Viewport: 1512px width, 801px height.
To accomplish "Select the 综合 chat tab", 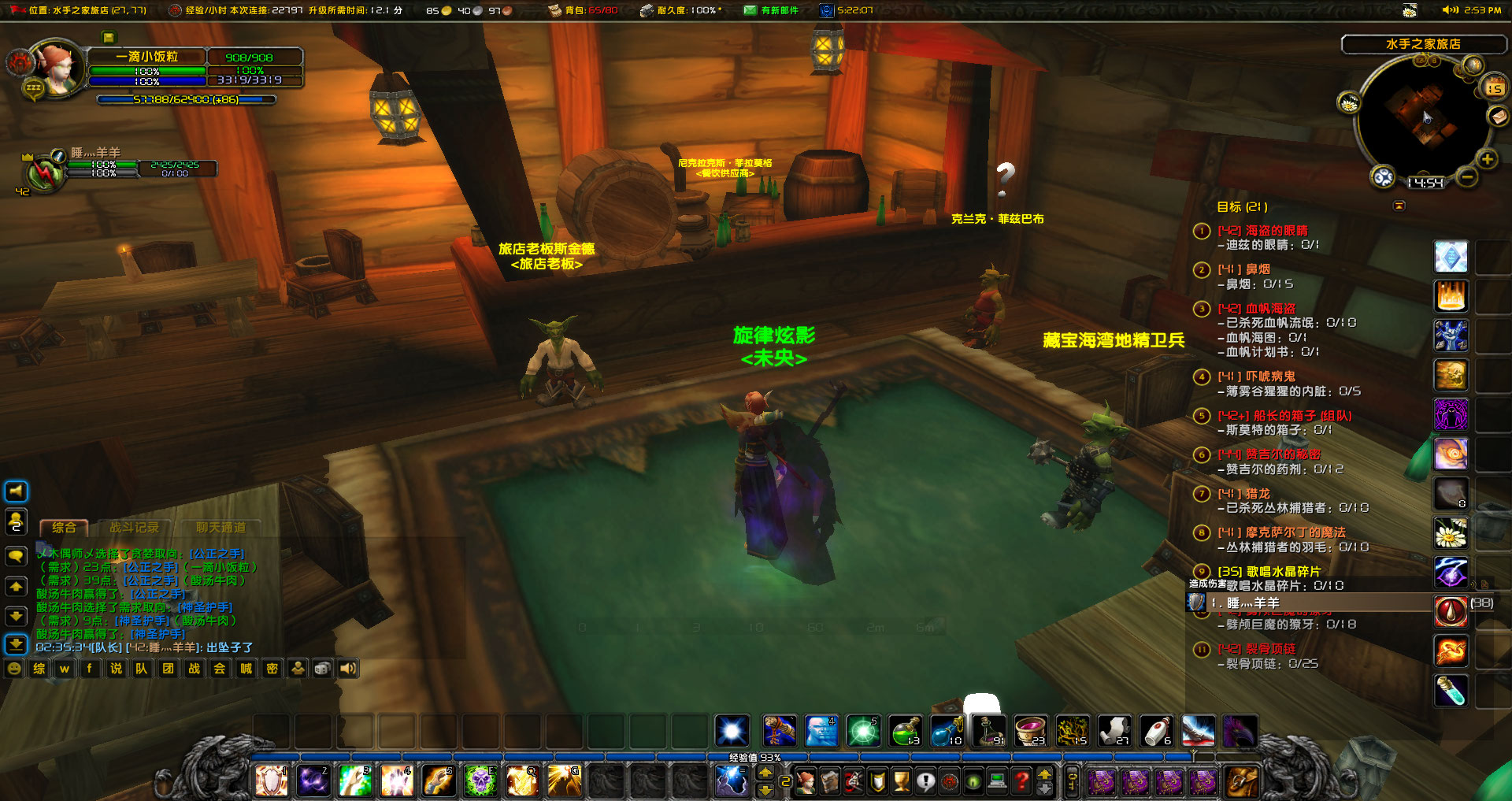I will (65, 528).
